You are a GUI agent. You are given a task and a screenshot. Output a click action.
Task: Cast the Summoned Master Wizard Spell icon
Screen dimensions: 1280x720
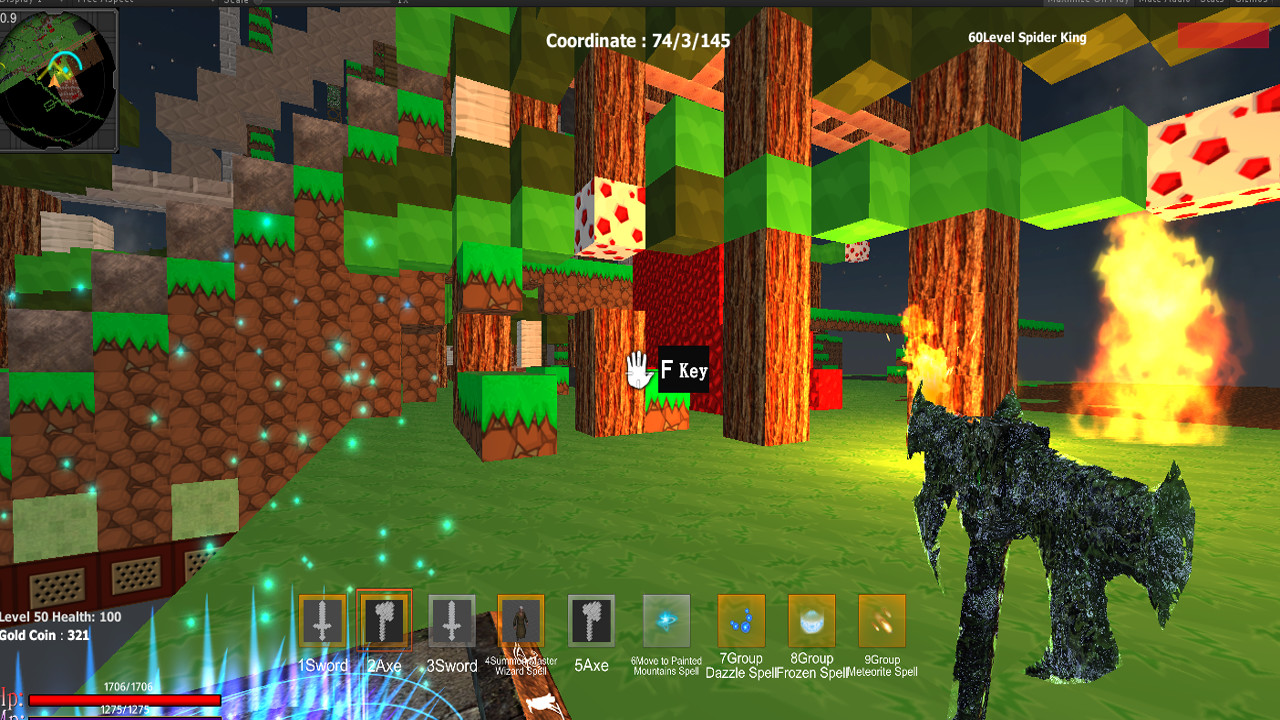pyautogui.click(x=518, y=622)
